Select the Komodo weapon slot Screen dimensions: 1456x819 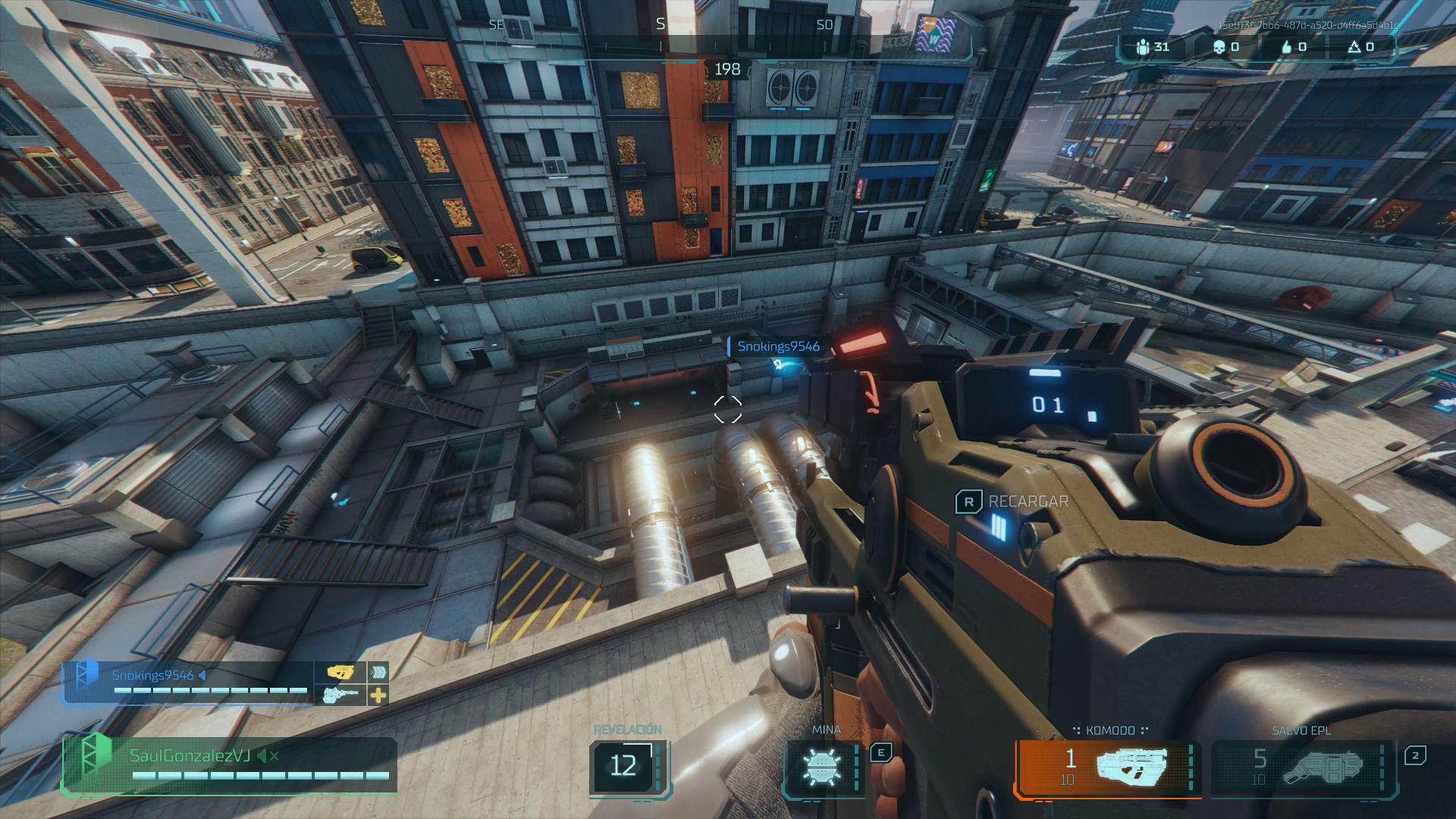pyautogui.click(x=1109, y=767)
